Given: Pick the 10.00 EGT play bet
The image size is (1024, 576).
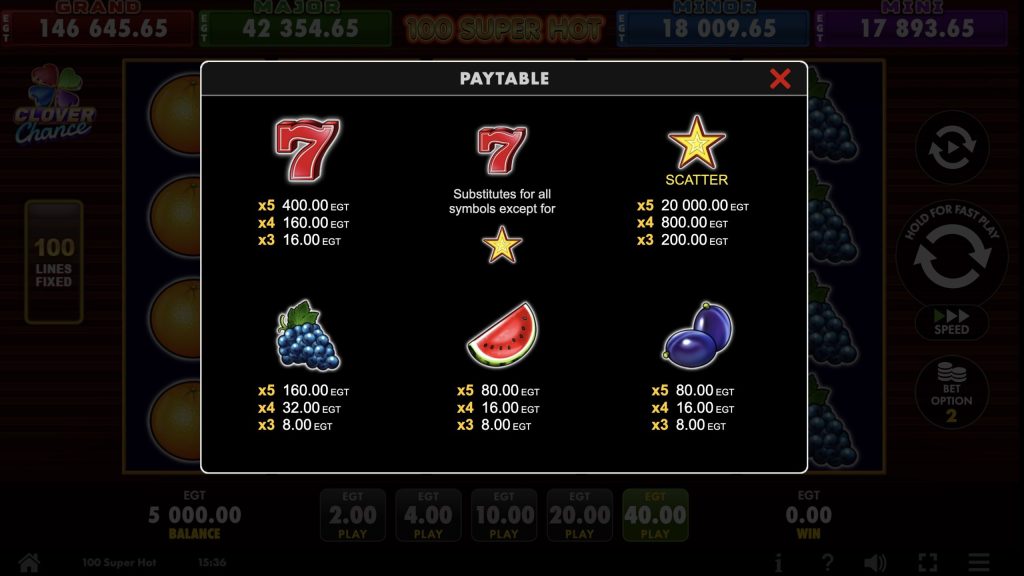Looking at the screenshot, I should (x=504, y=516).
